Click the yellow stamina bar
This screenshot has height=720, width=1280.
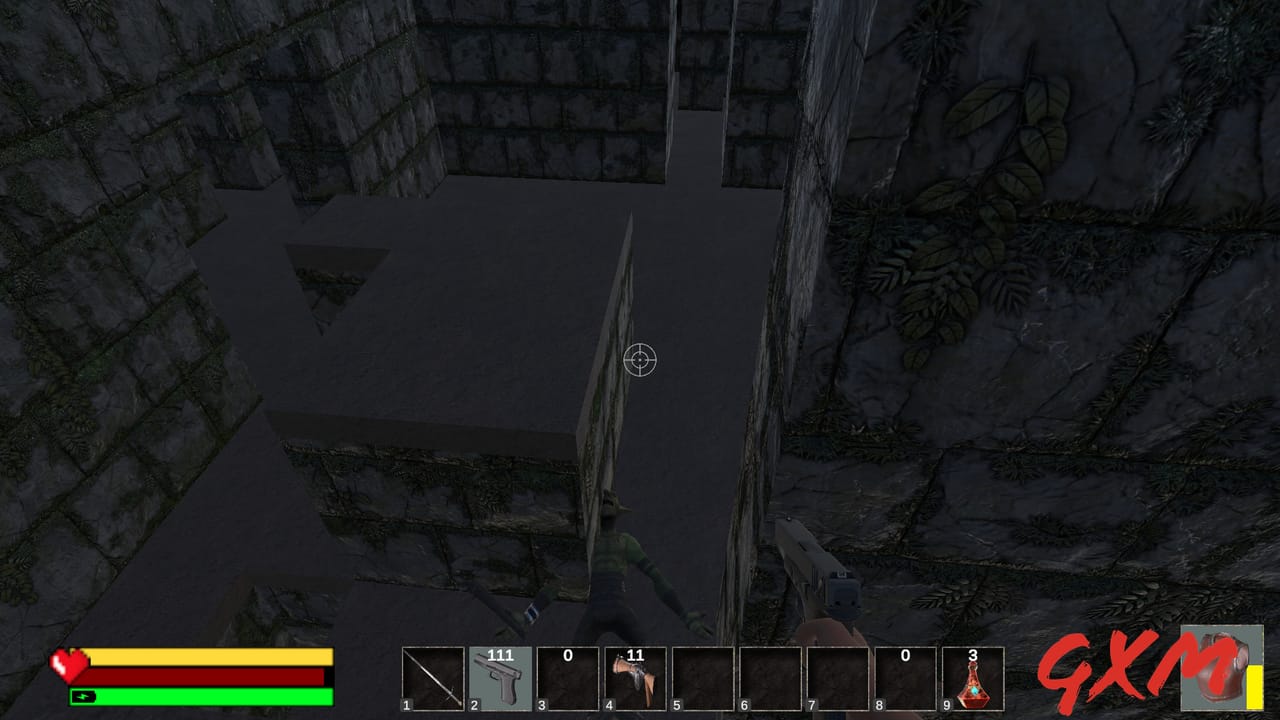coord(210,655)
